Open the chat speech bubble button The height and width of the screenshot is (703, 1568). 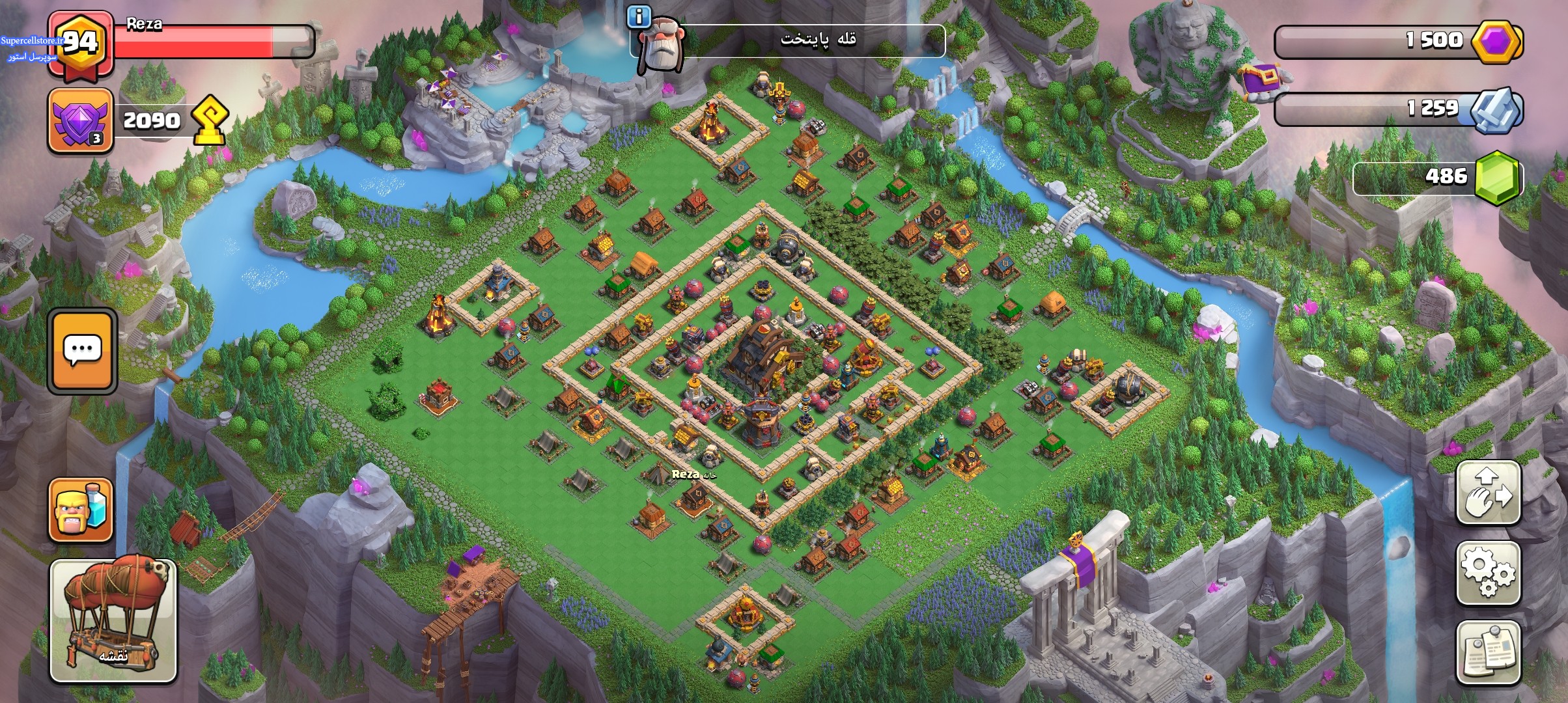pos(82,351)
